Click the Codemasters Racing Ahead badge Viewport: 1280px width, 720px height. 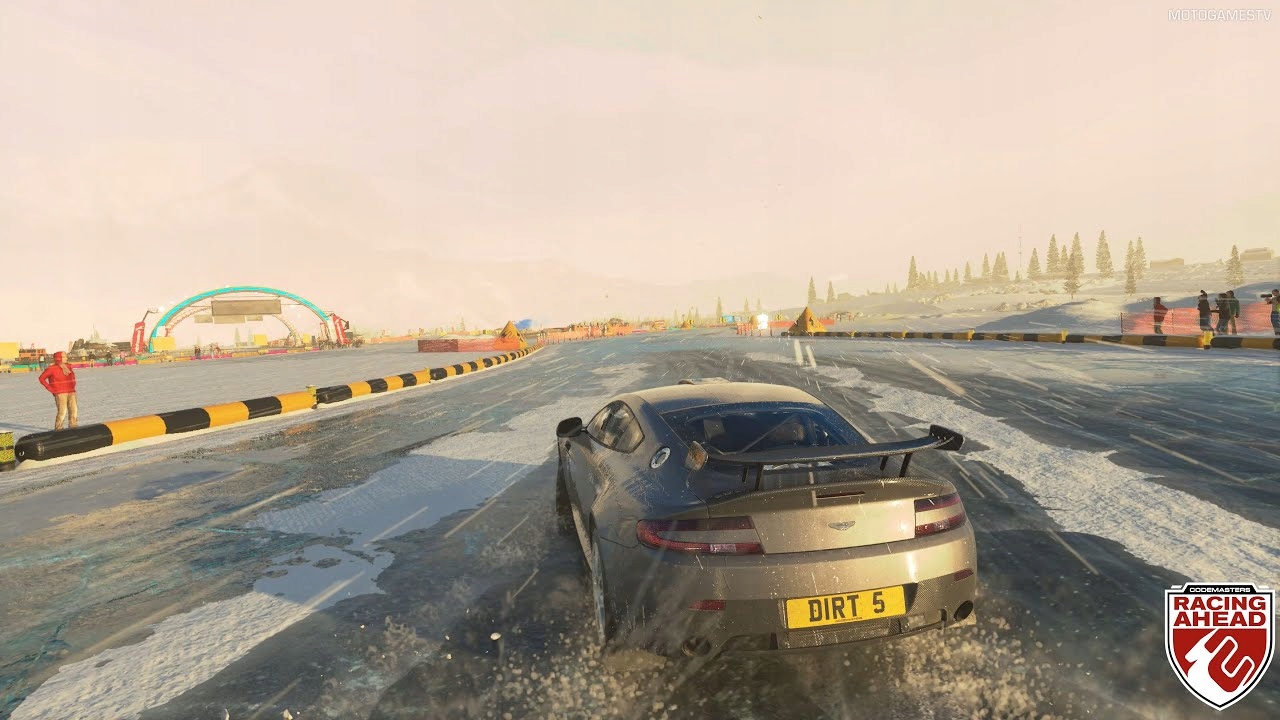[1219, 645]
